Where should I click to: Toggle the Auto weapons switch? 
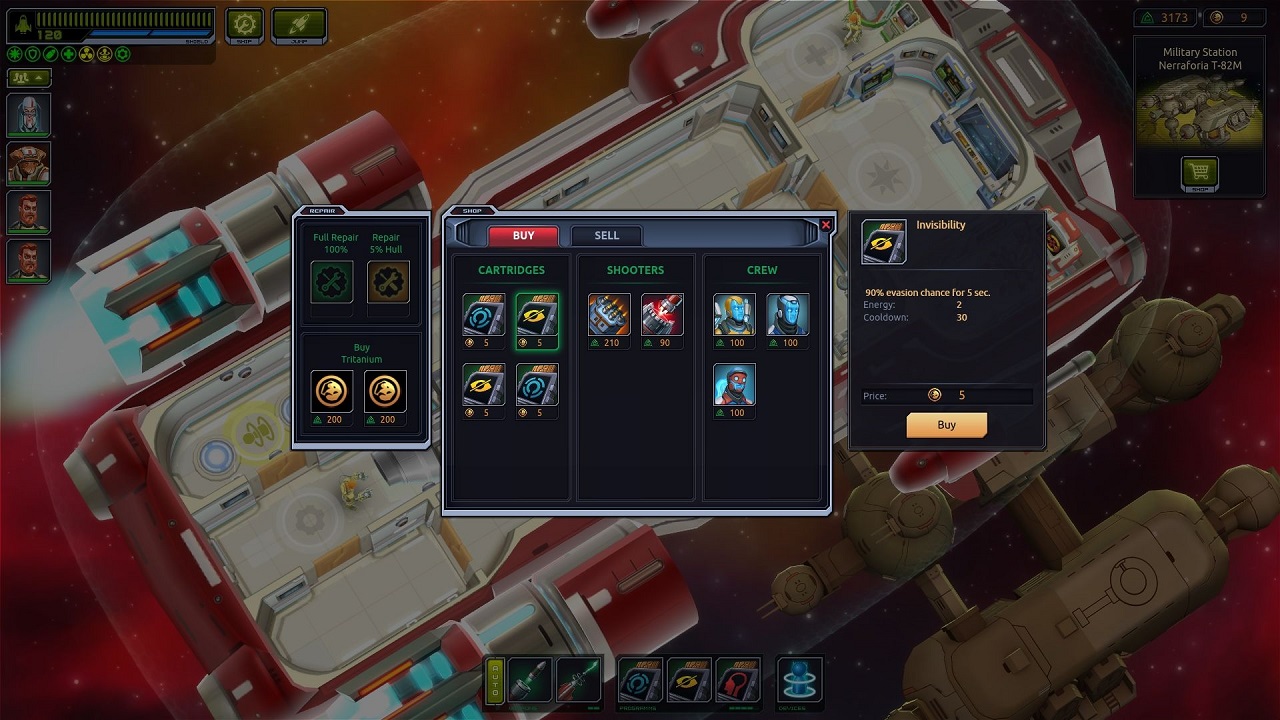coord(494,681)
